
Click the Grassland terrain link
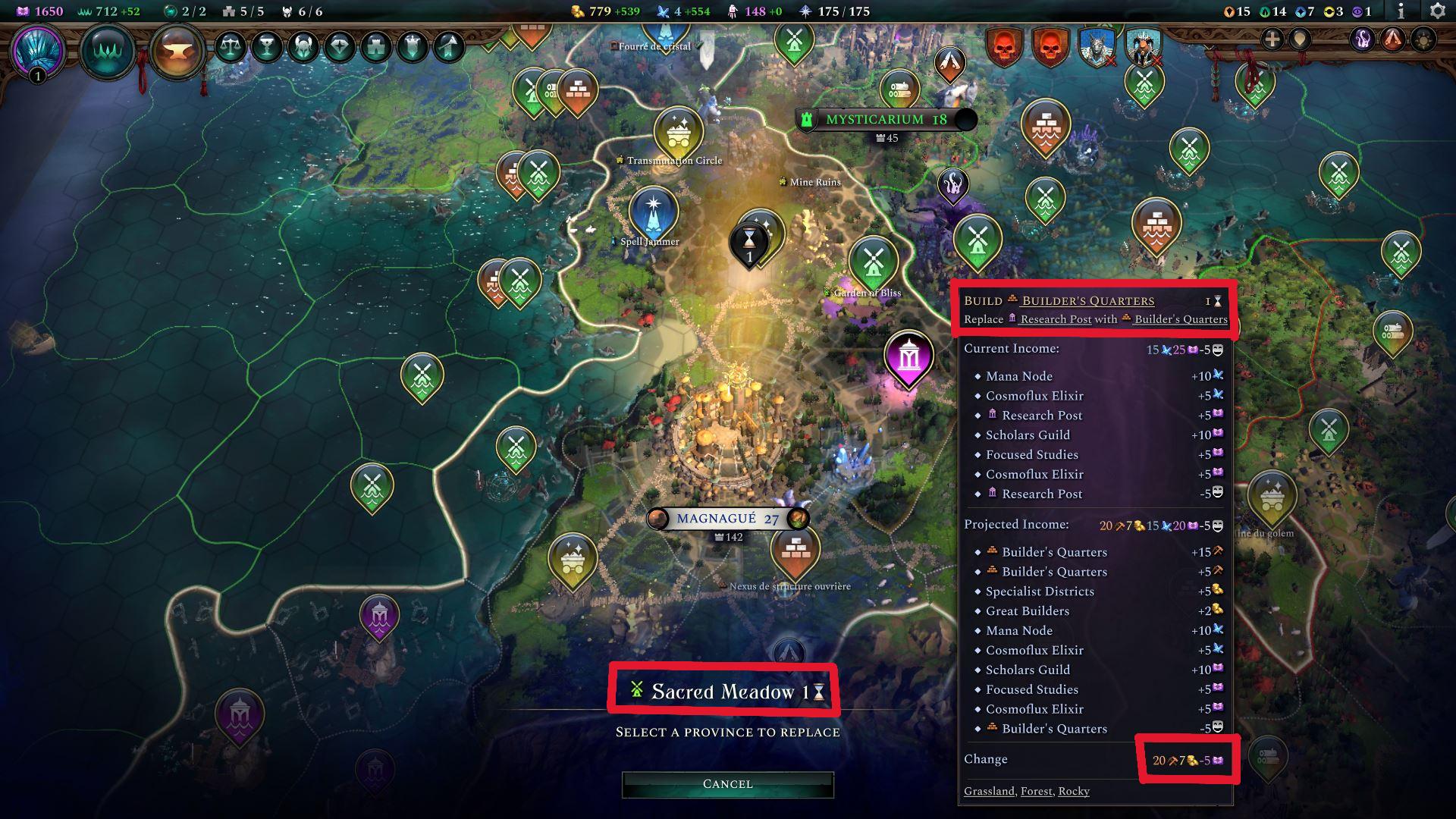(989, 791)
